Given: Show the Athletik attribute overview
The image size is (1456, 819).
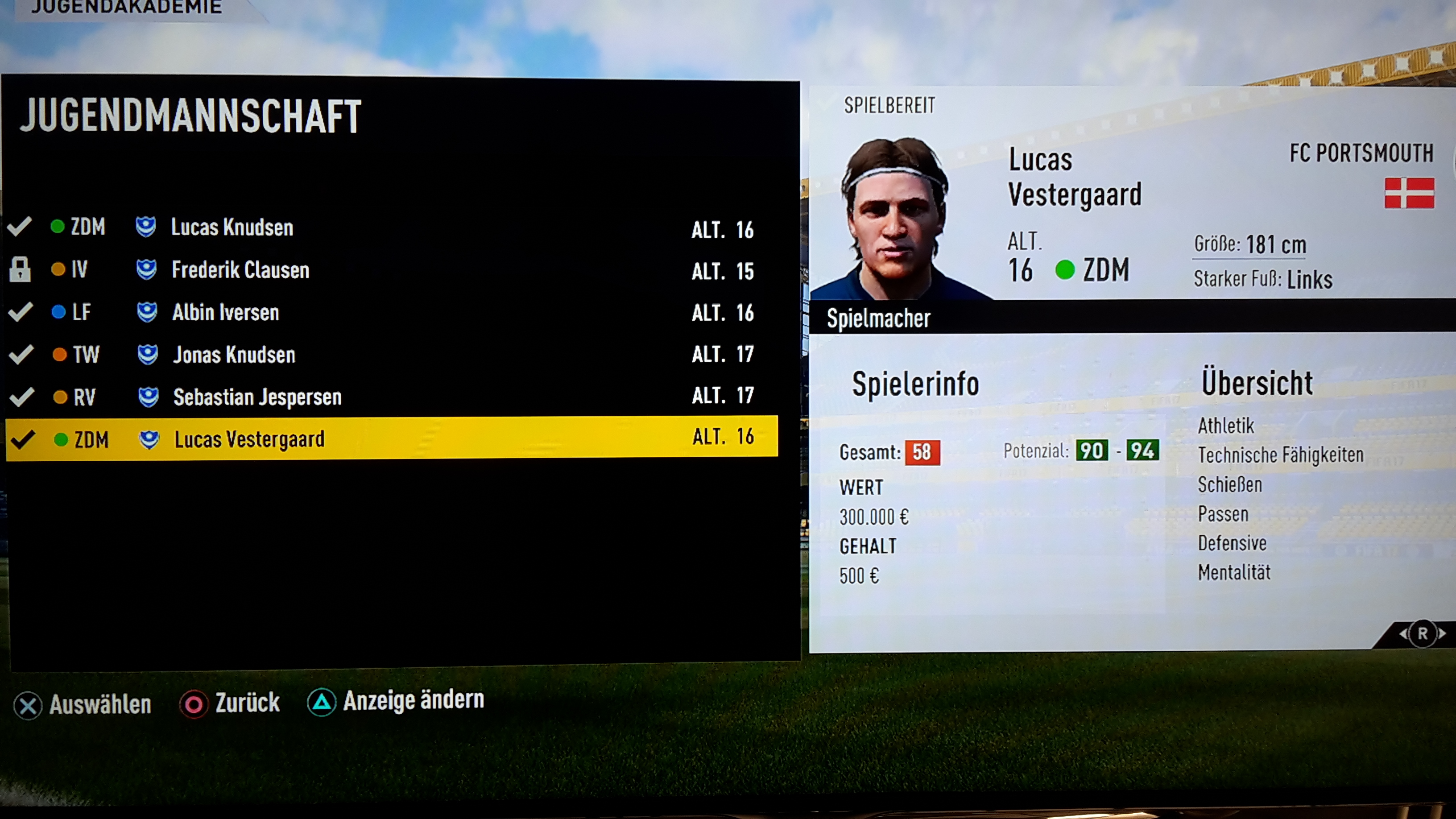Looking at the screenshot, I should [x=1225, y=426].
